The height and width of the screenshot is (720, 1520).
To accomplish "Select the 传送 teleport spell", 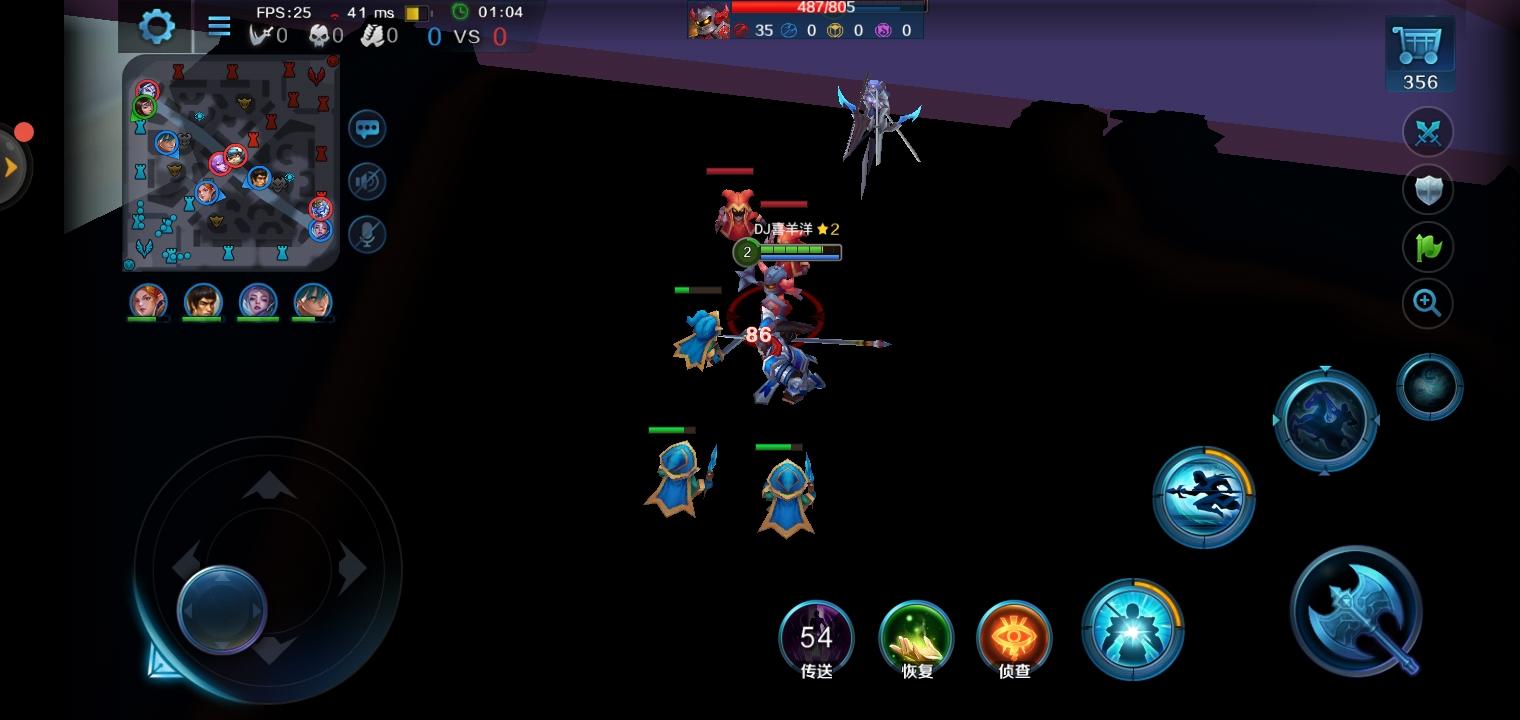I will [816, 637].
